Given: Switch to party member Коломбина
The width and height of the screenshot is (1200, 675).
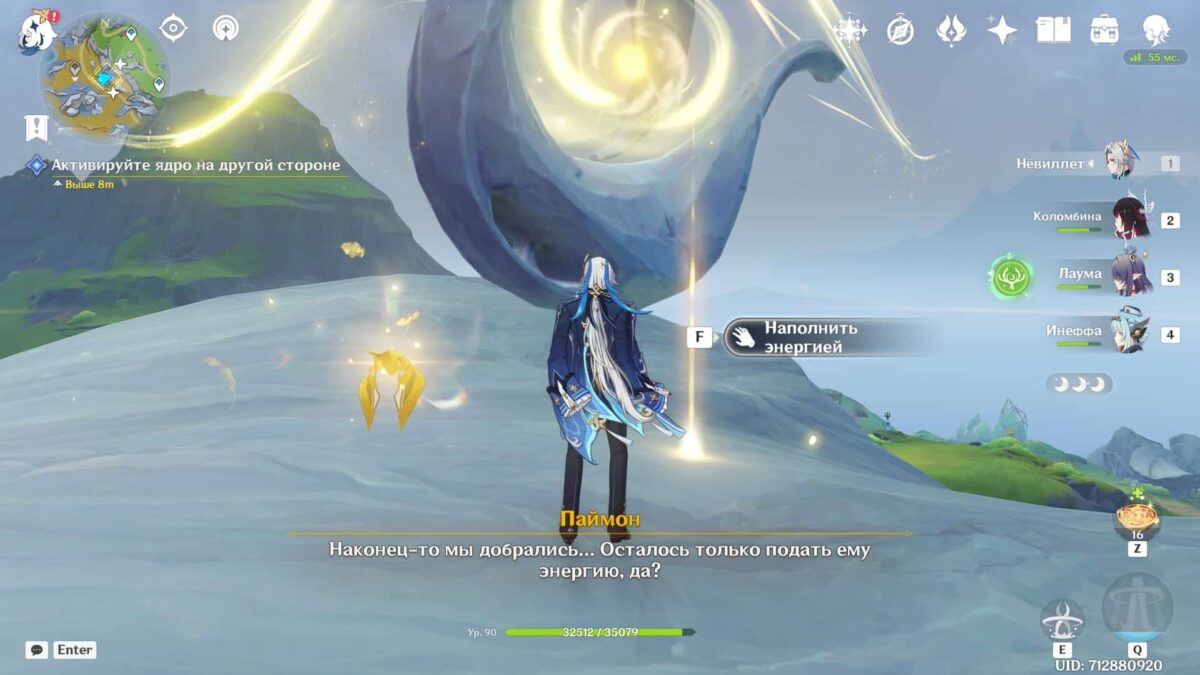Looking at the screenshot, I should pyautogui.click(x=1130, y=219).
